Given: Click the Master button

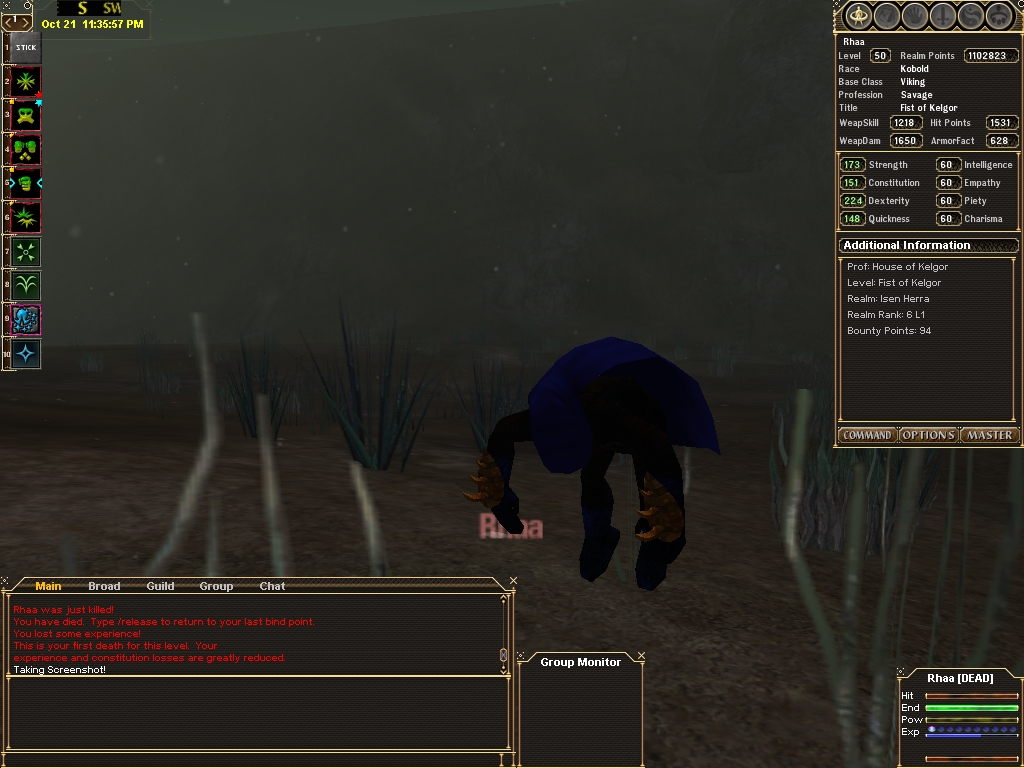Looking at the screenshot, I should click(x=989, y=435).
